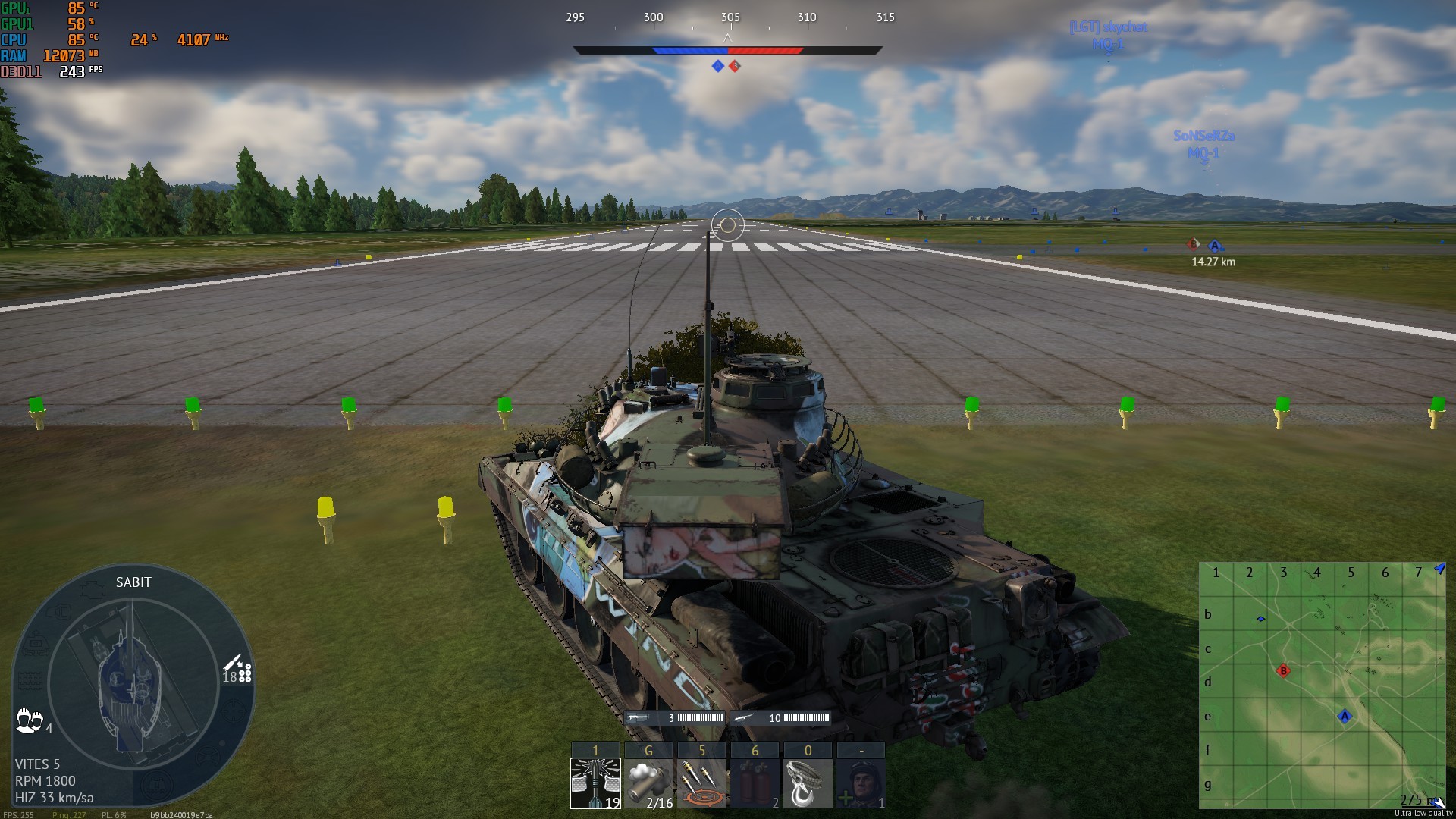Image resolution: width=1456 pixels, height=819 pixels.
Task: Fire the smoke grenade launcher slot
Action: click(x=648, y=783)
